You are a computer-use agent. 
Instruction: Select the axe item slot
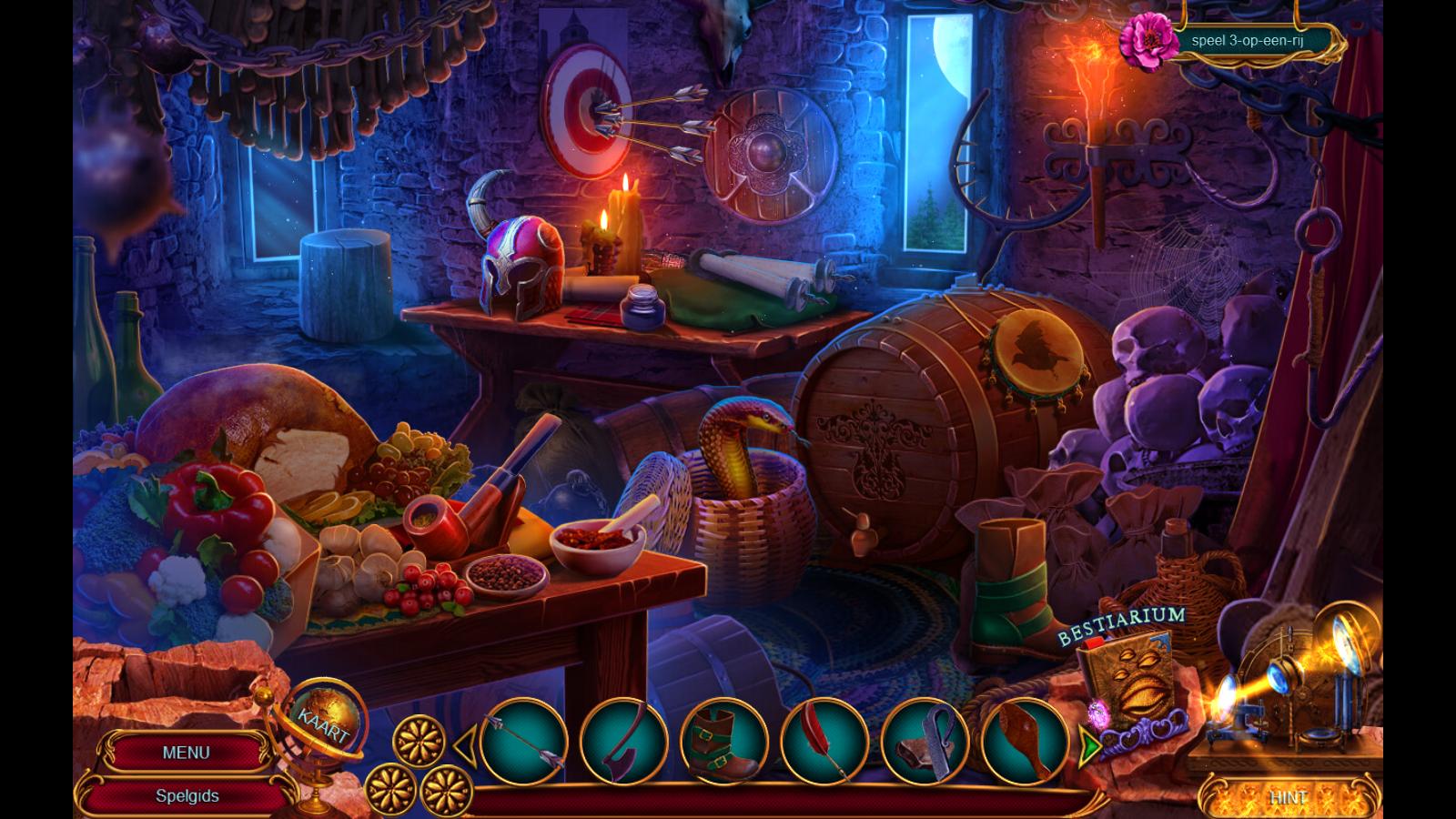[623, 741]
